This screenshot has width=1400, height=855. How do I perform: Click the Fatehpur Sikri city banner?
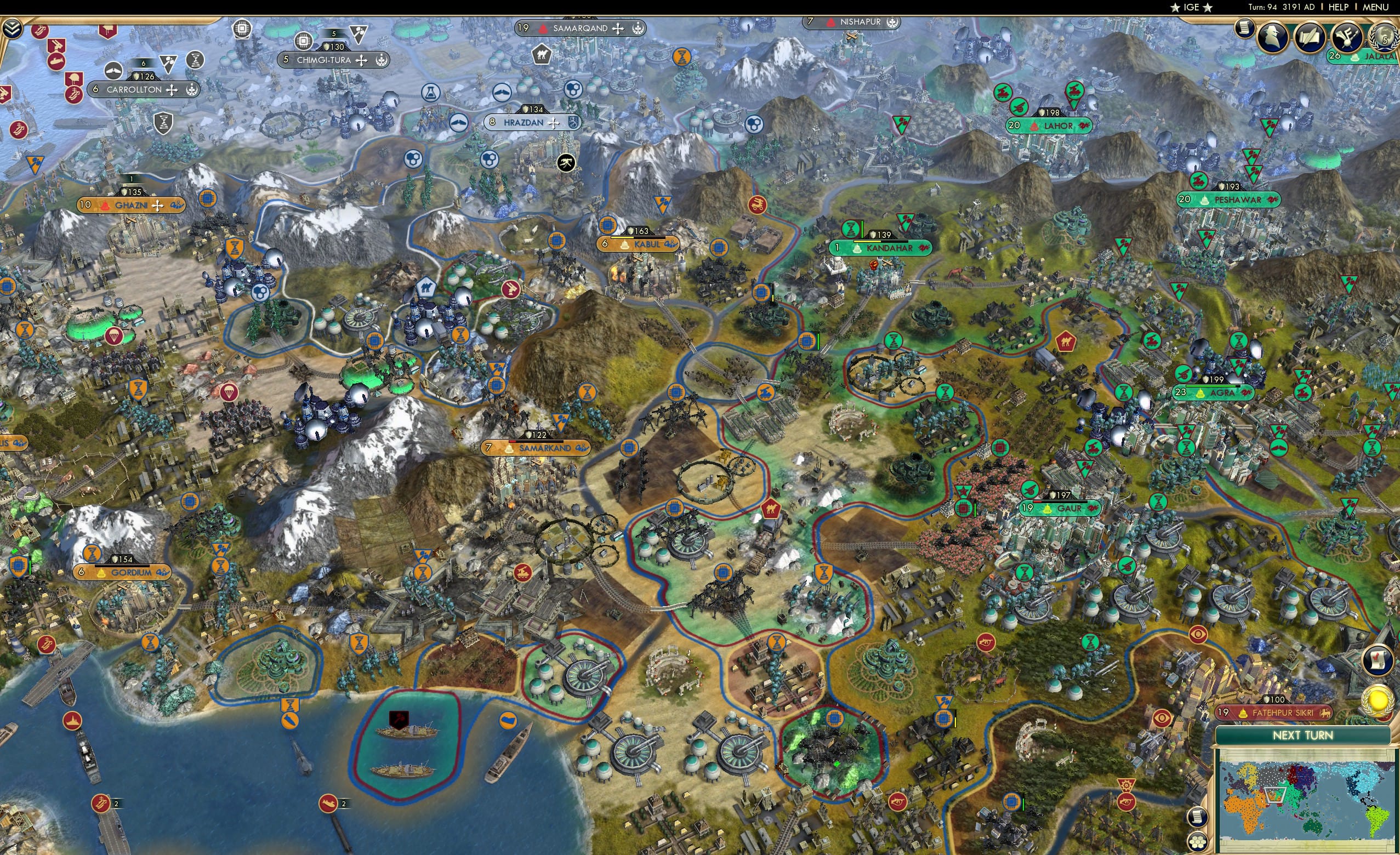[1283, 714]
